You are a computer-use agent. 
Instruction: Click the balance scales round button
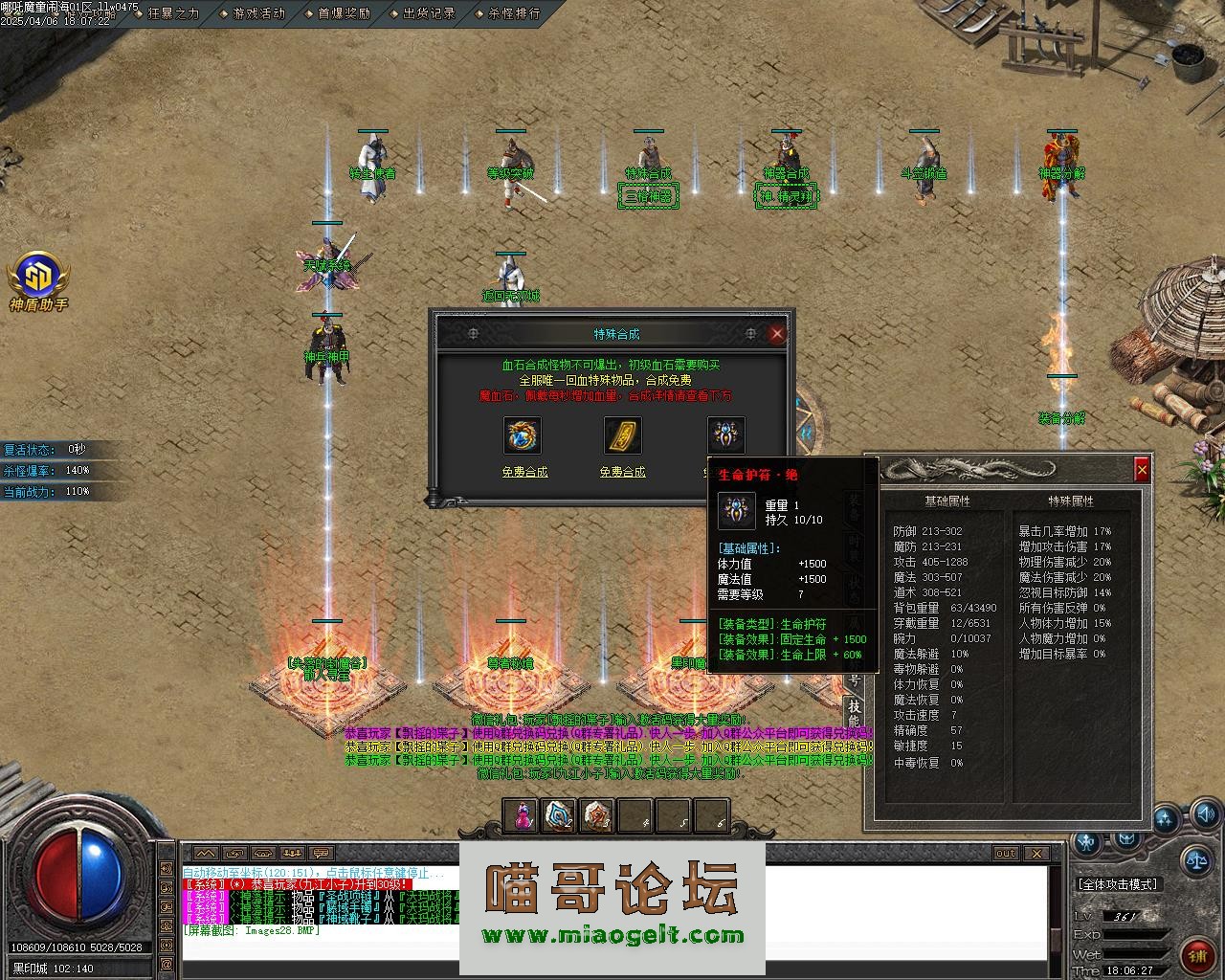[x=1195, y=858]
